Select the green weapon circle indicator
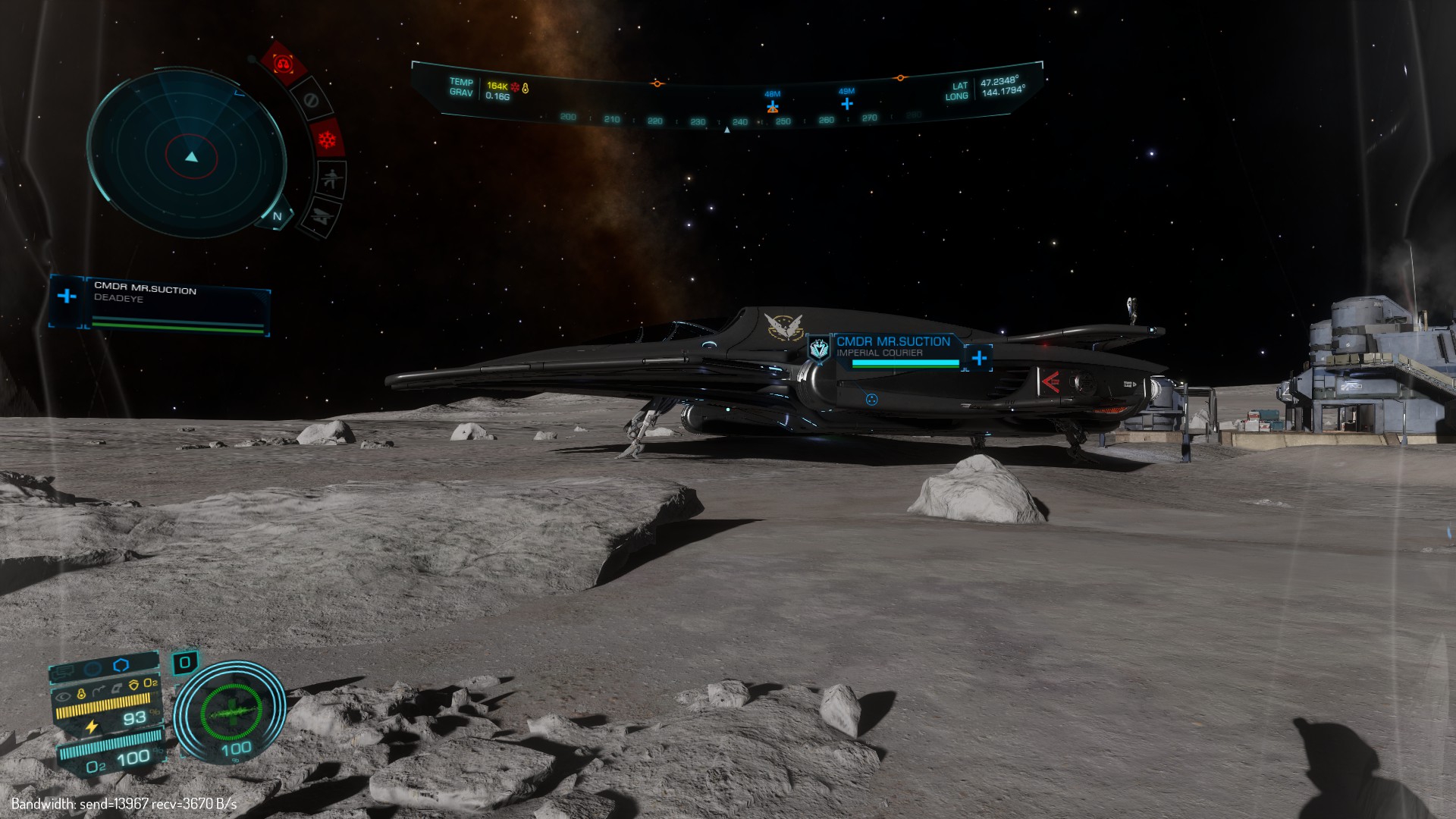The width and height of the screenshot is (1456, 819). (x=230, y=712)
